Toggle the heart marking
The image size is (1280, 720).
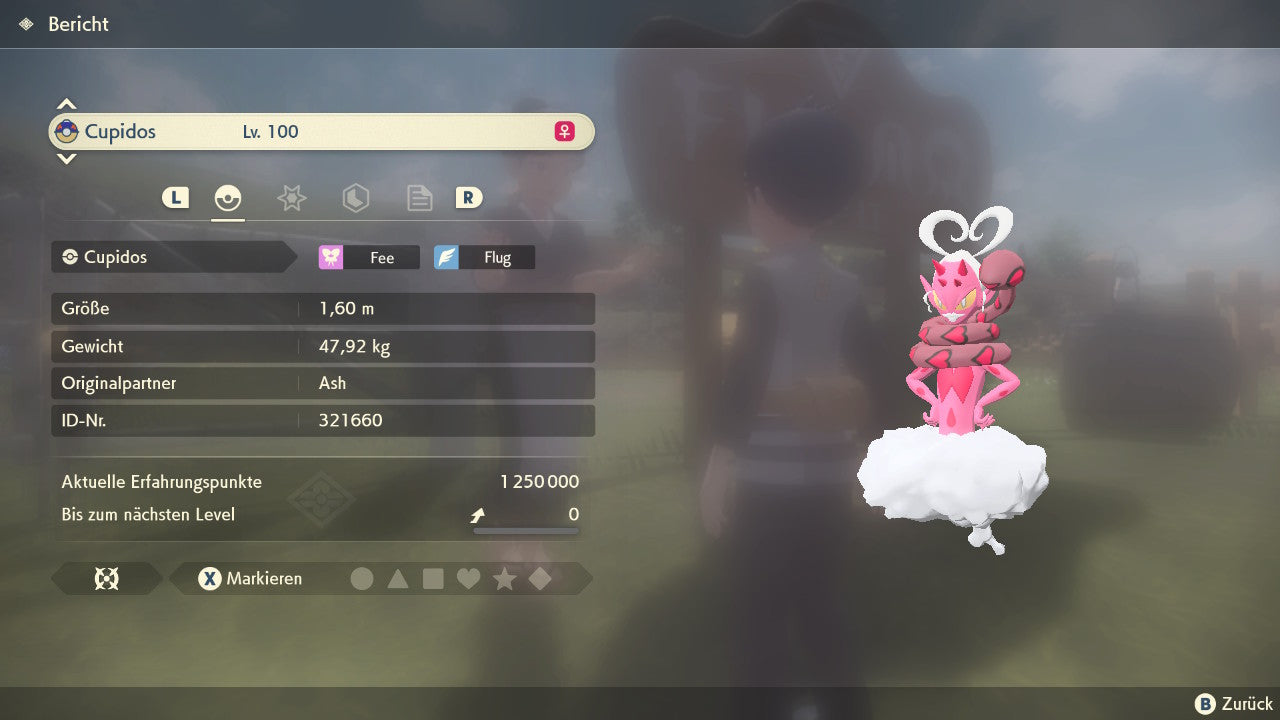[468, 578]
